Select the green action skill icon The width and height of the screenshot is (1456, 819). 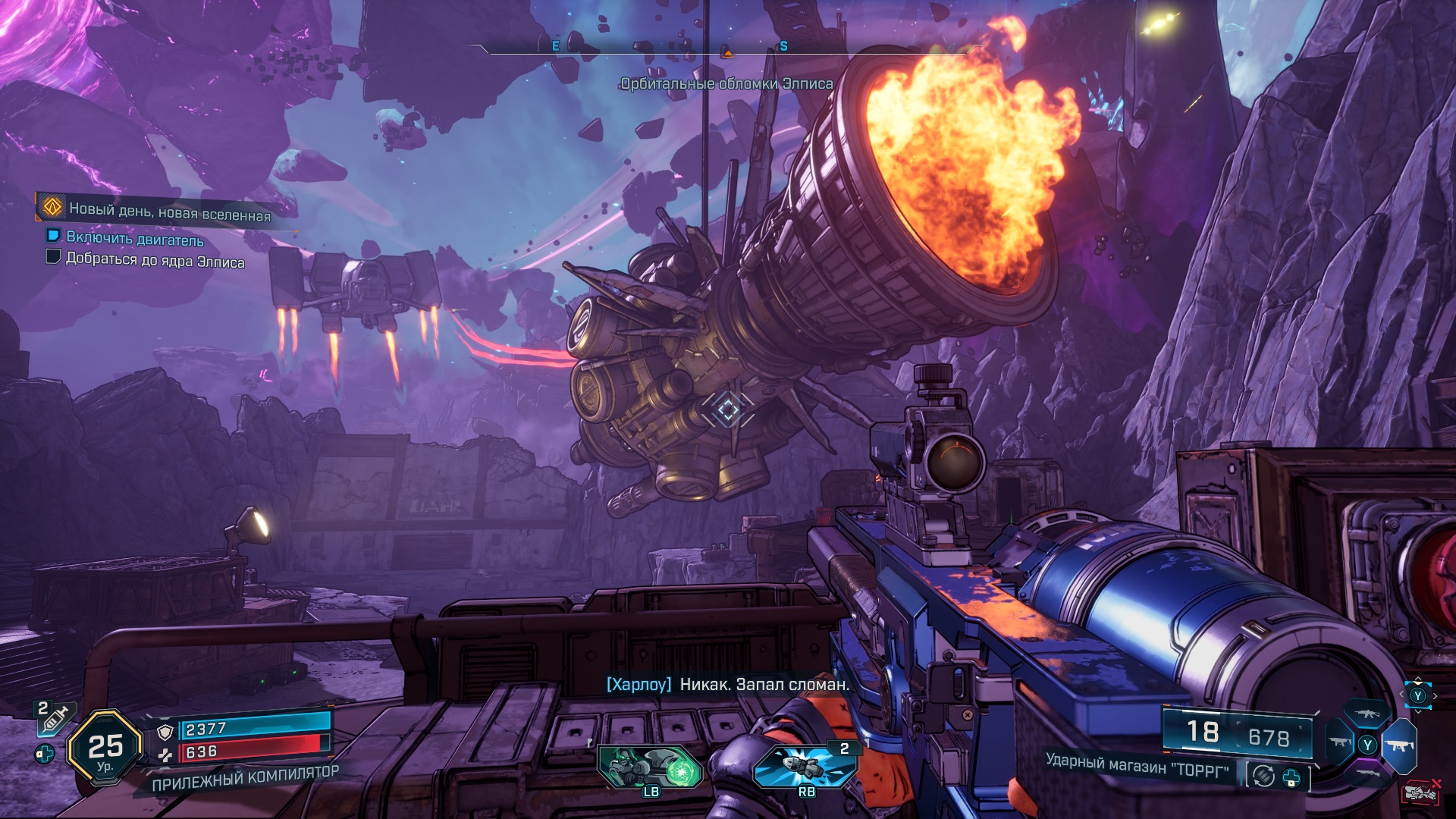pyautogui.click(x=651, y=765)
